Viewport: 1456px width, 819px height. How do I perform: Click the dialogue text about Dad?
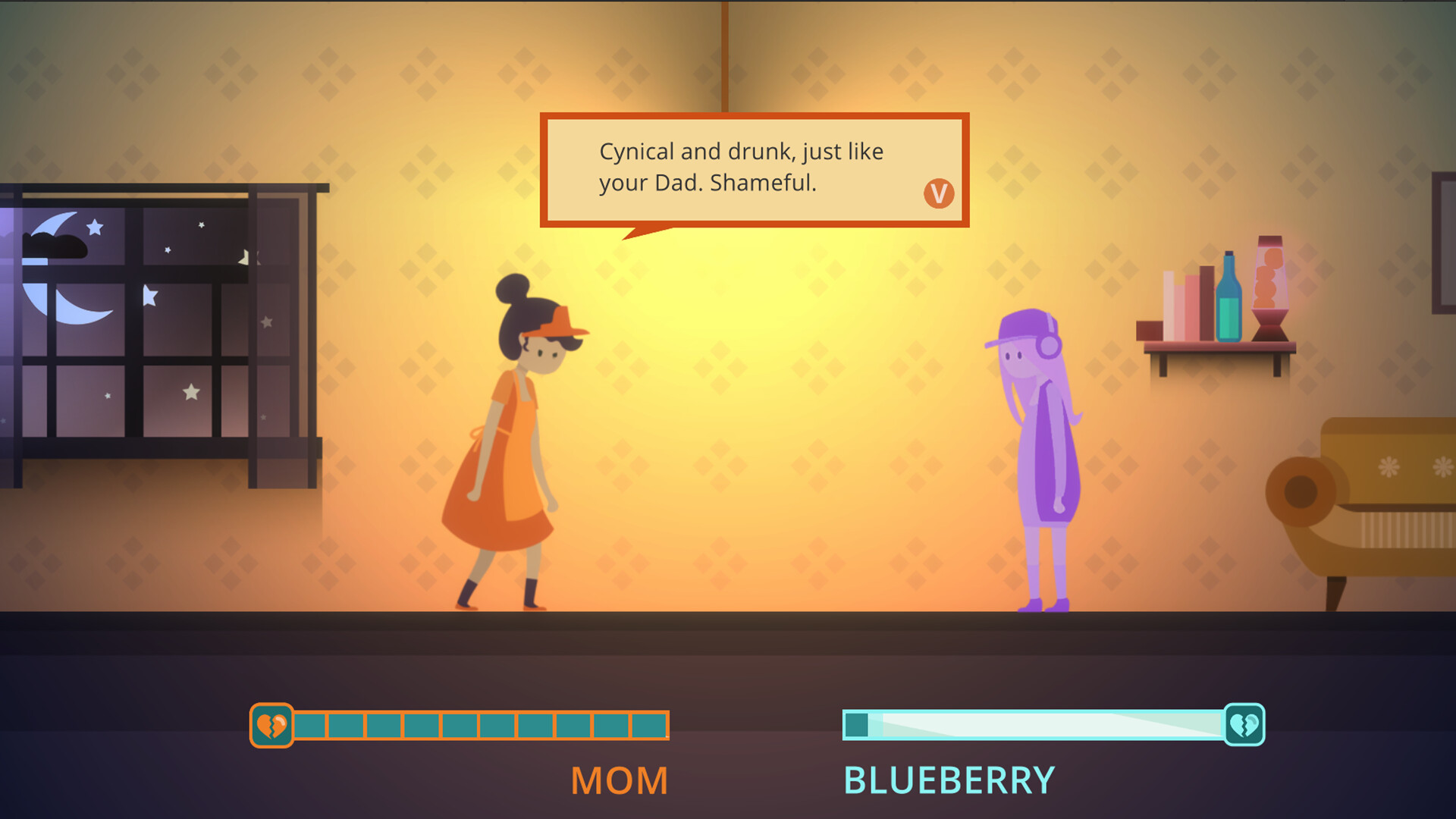coord(739,167)
